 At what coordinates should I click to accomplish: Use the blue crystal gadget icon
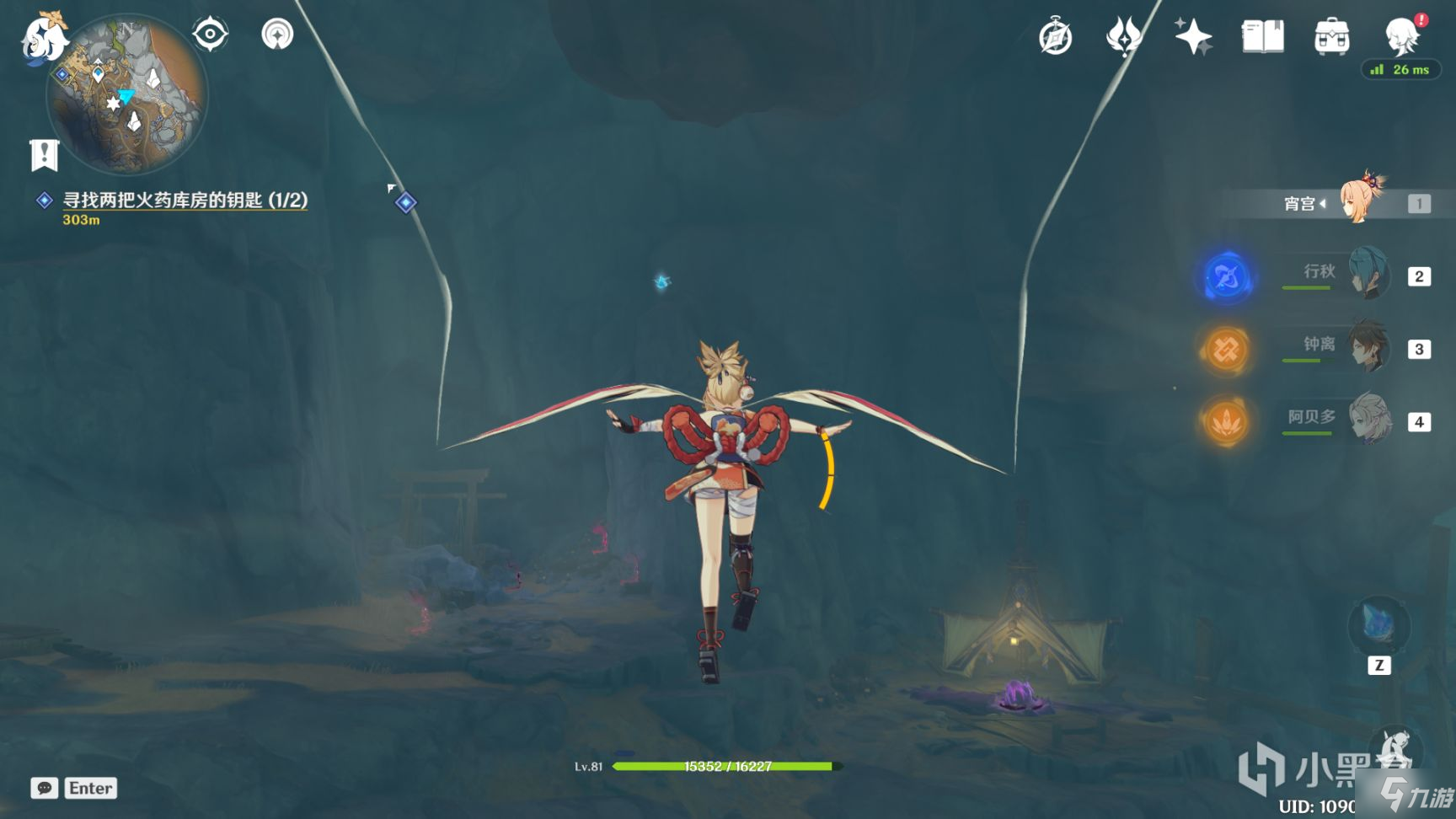(x=1378, y=626)
